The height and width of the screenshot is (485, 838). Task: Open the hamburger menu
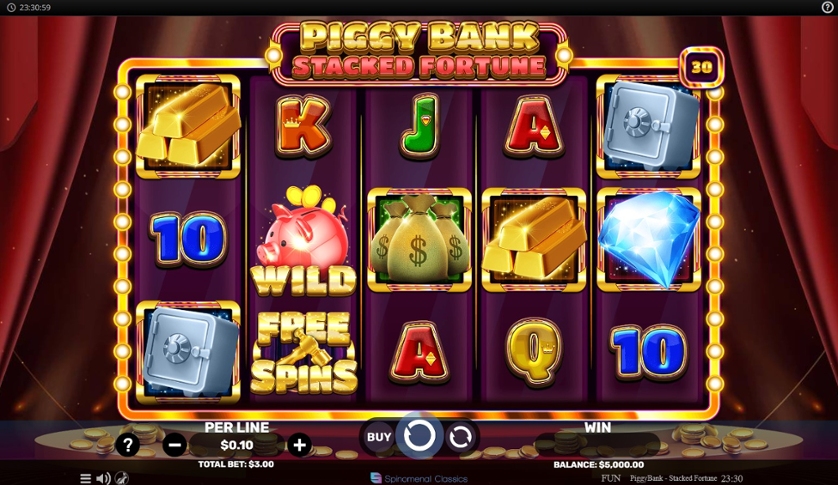pos(86,478)
